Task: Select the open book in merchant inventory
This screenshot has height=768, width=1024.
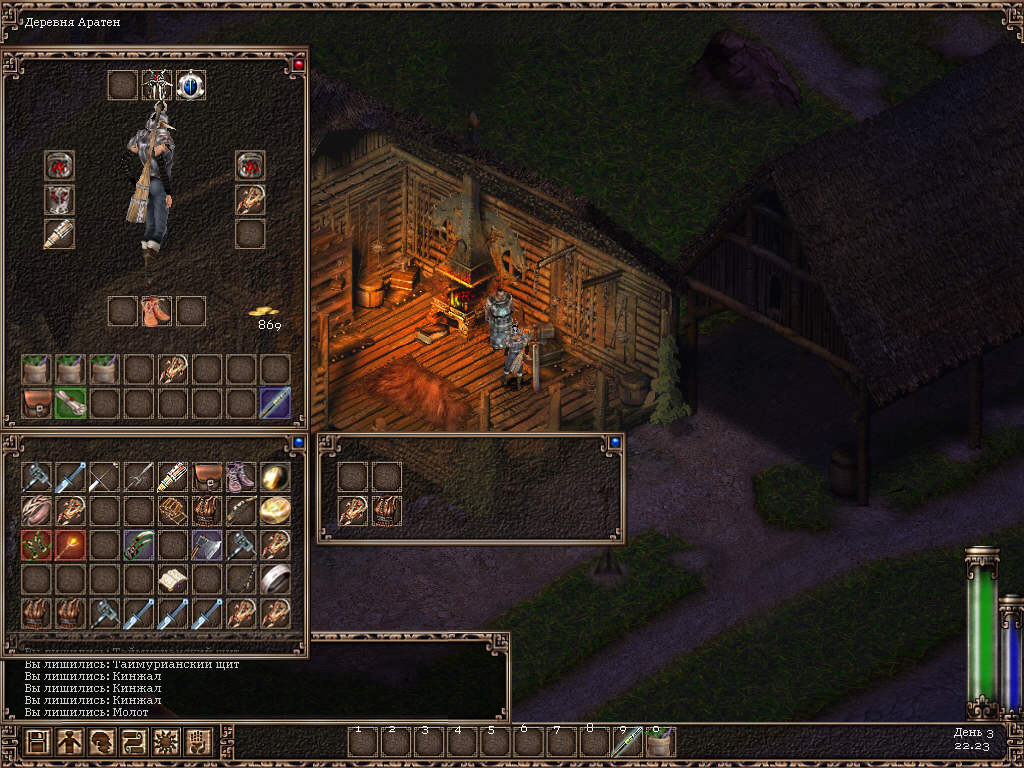Action: click(x=173, y=579)
